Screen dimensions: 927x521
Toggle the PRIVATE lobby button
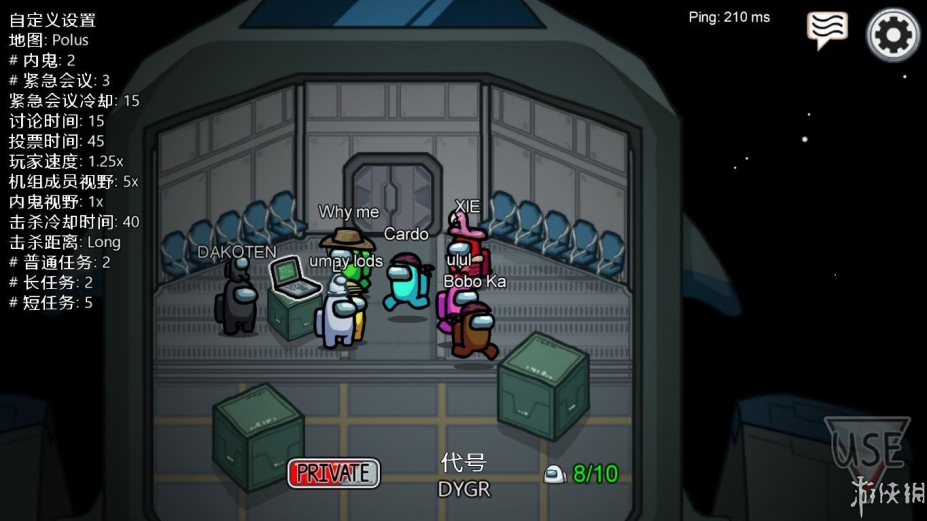tap(334, 473)
